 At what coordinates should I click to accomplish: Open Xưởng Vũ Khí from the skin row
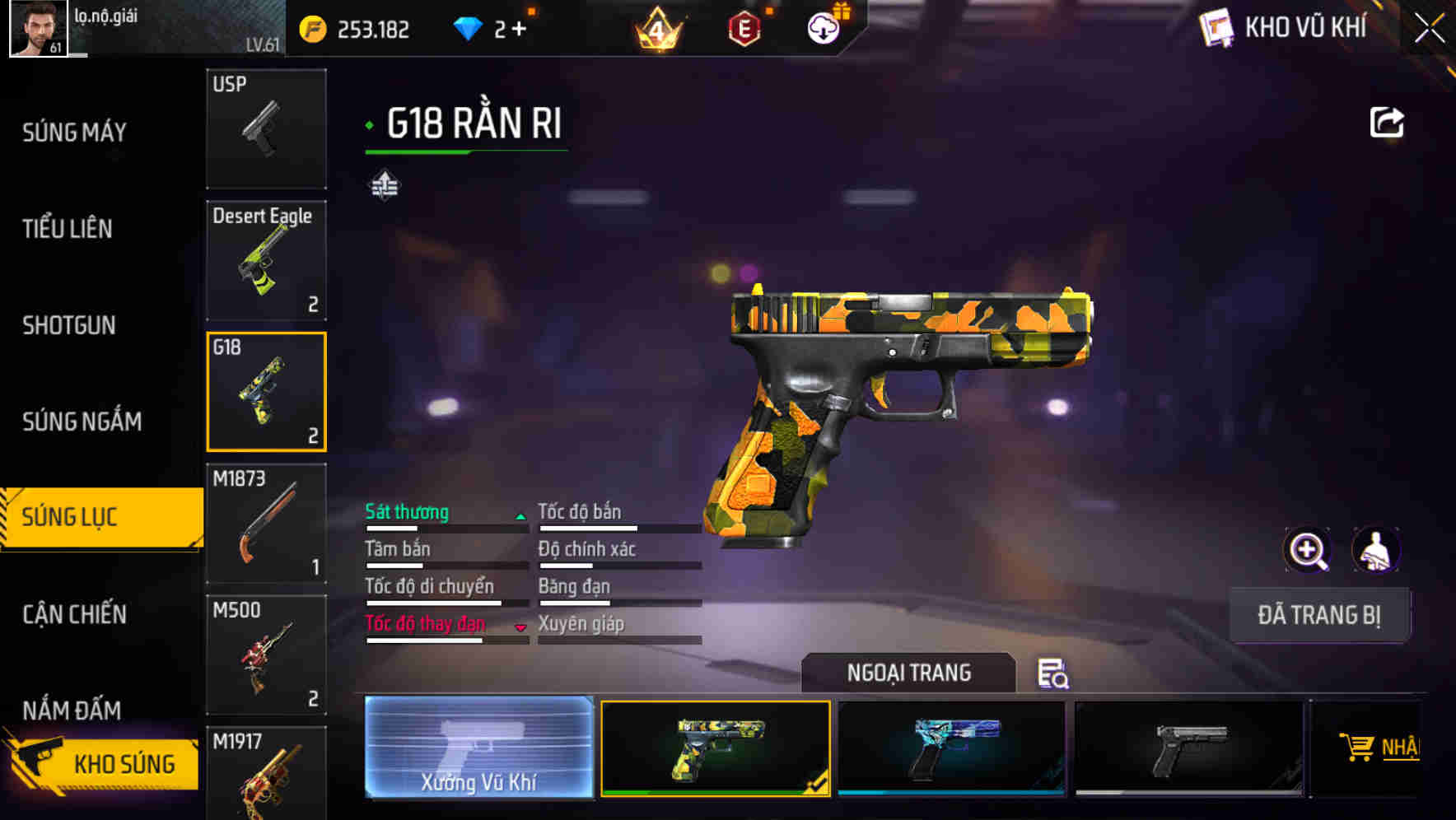478,749
